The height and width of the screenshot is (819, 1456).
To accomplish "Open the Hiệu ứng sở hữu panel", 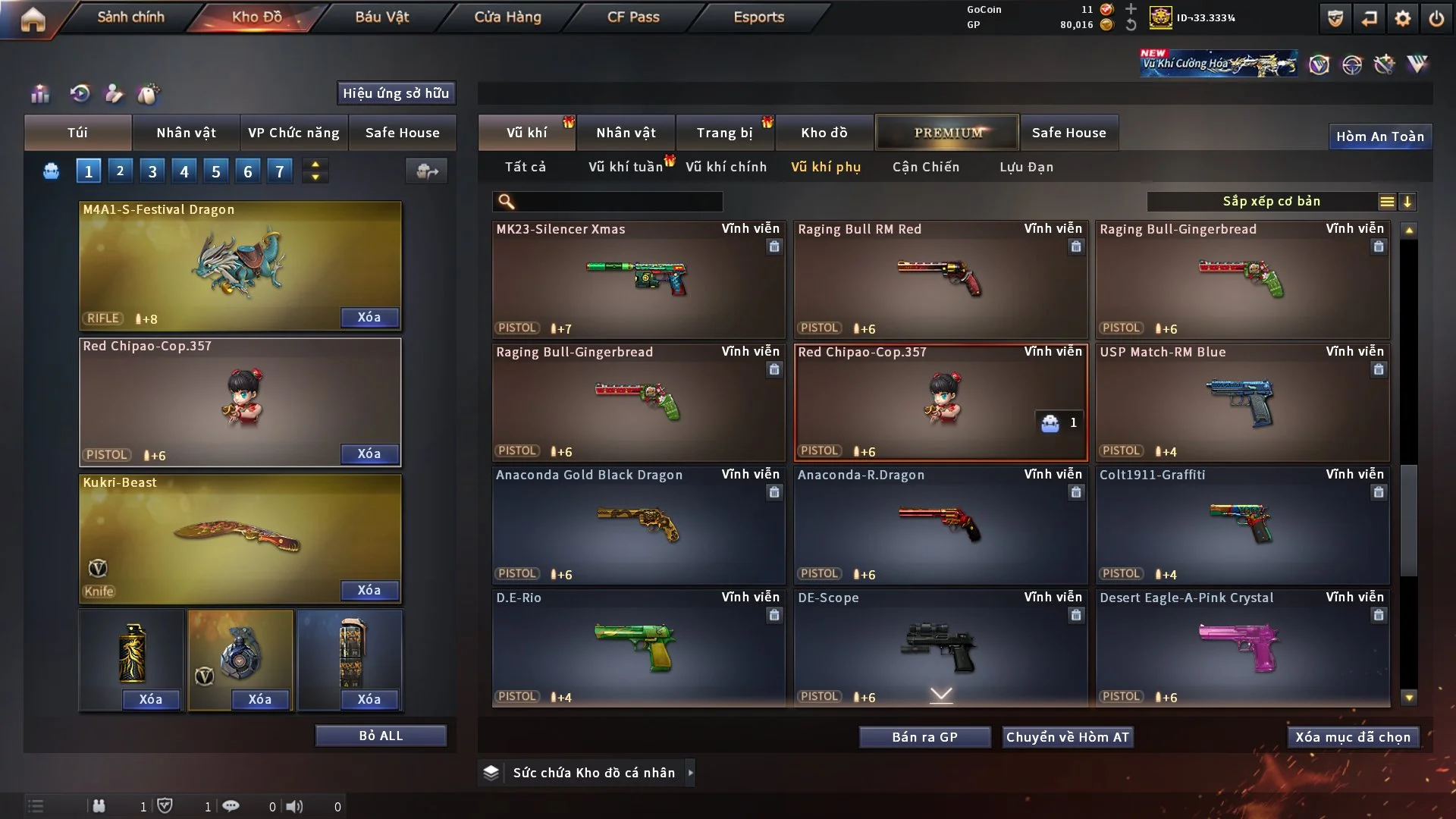I will (x=396, y=93).
